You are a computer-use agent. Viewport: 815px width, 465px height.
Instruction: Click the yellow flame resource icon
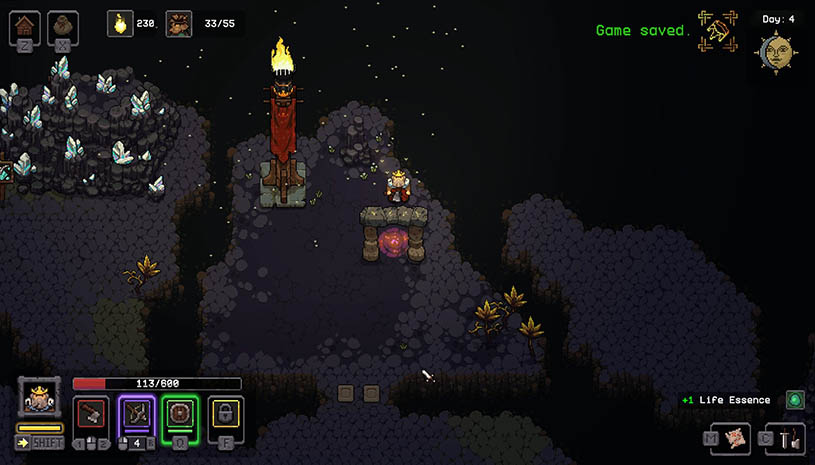pyautogui.click(x=120, y=23)
